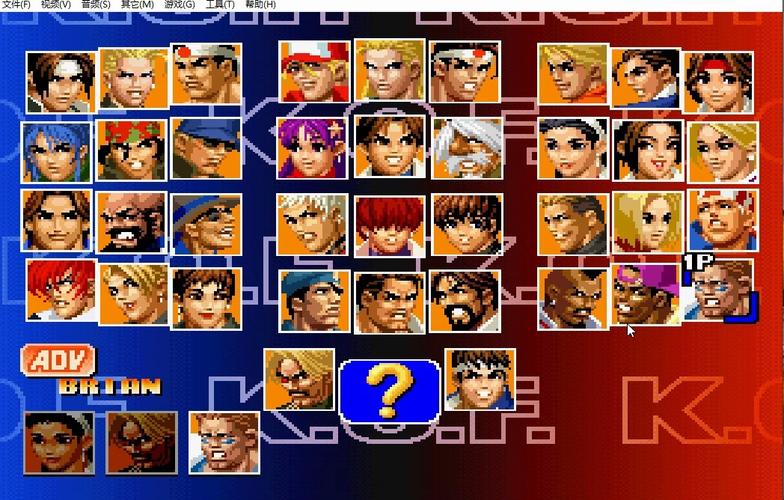Viewport: 784px width, 500px height.
Task: Choose Terry with the red cap
Action: 314,71
